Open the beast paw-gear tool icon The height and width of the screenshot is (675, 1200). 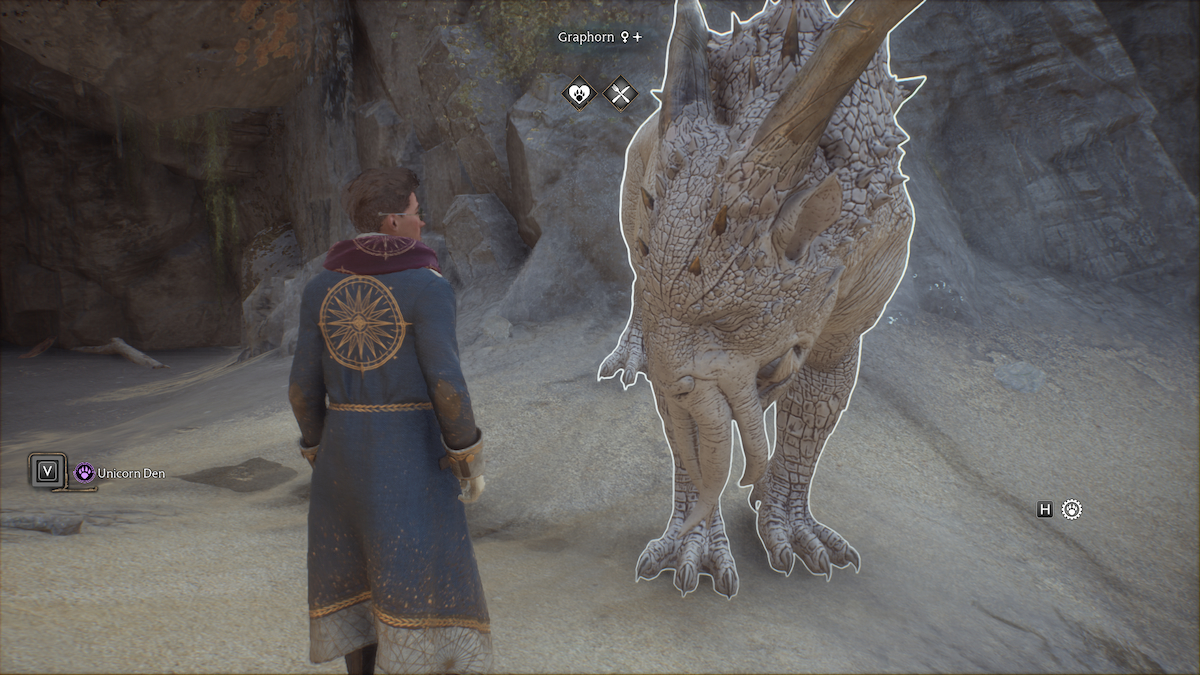1072,510
